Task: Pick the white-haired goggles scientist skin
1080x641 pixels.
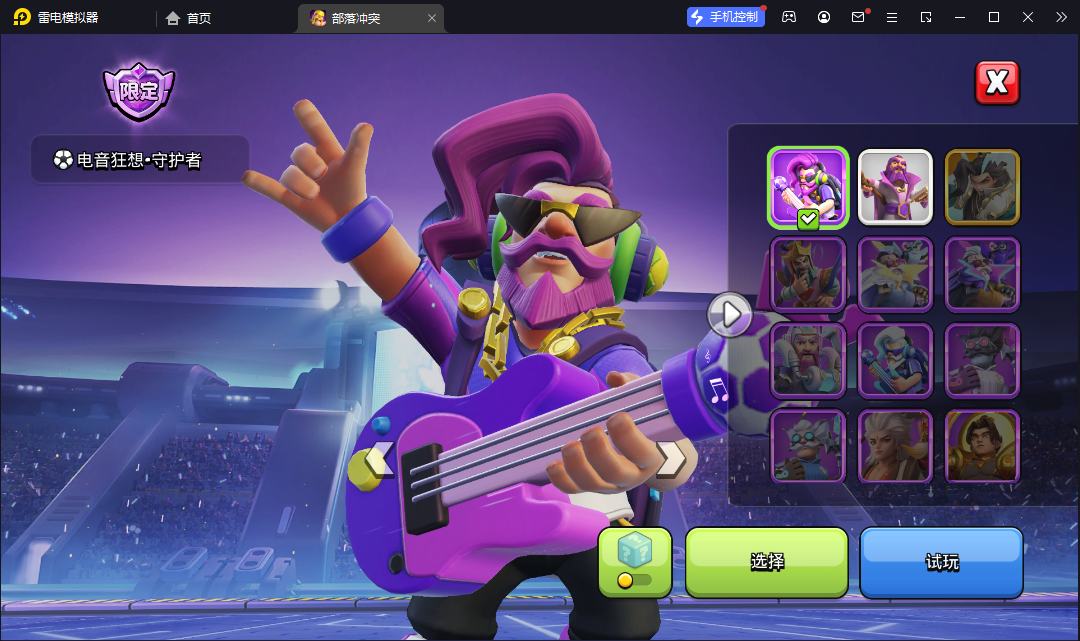Action: 808,446
